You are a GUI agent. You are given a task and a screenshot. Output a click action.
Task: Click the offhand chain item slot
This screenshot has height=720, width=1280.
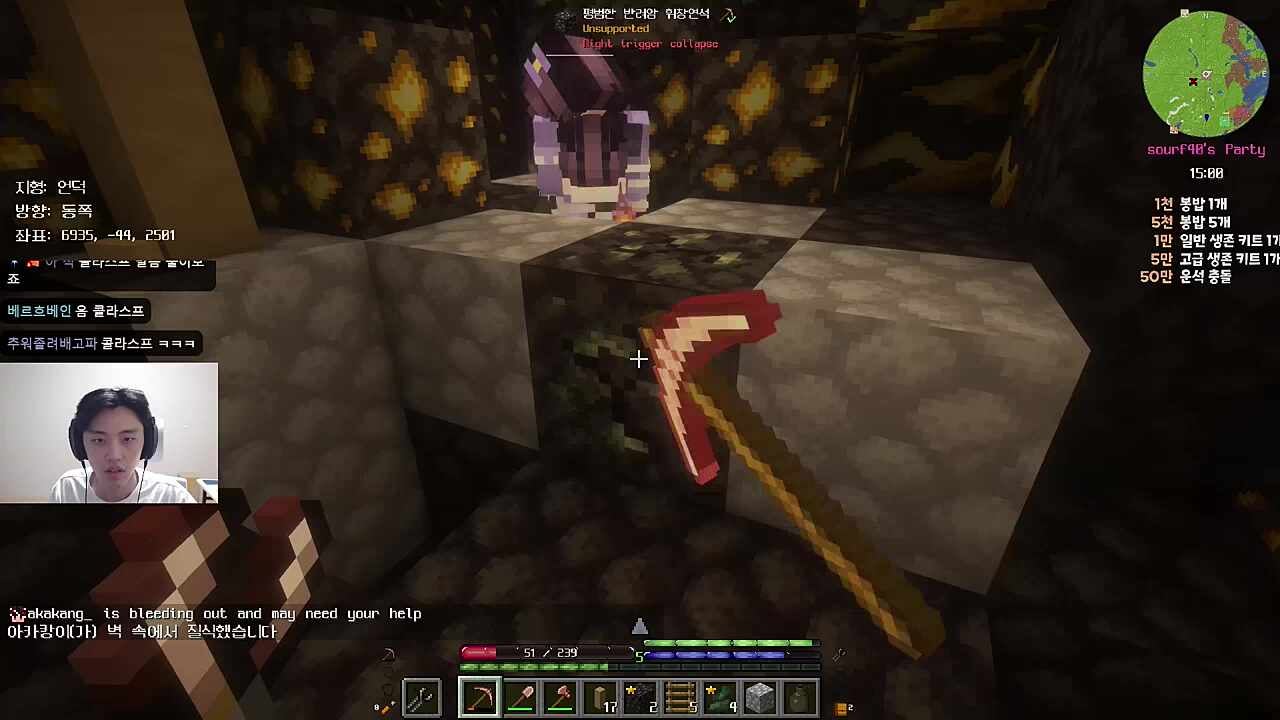pyautogui.click(x=421, y=697)
